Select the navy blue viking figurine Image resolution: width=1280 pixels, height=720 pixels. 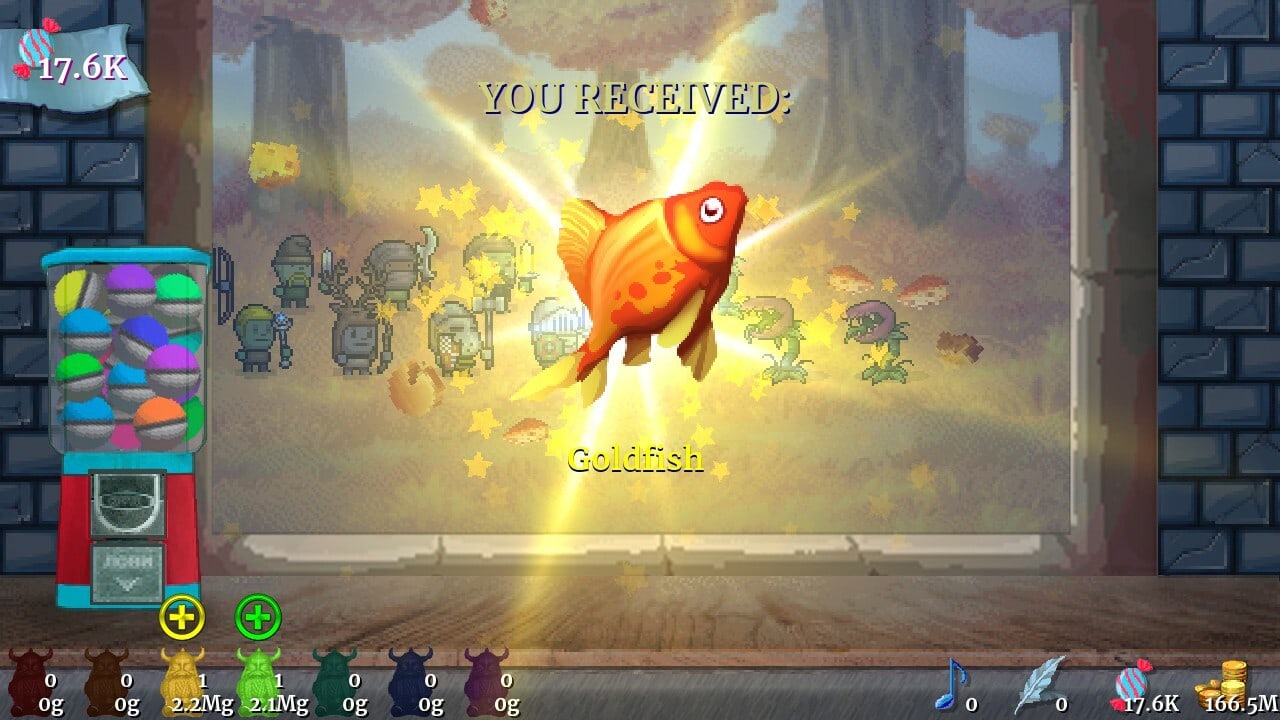pos(409,680)
